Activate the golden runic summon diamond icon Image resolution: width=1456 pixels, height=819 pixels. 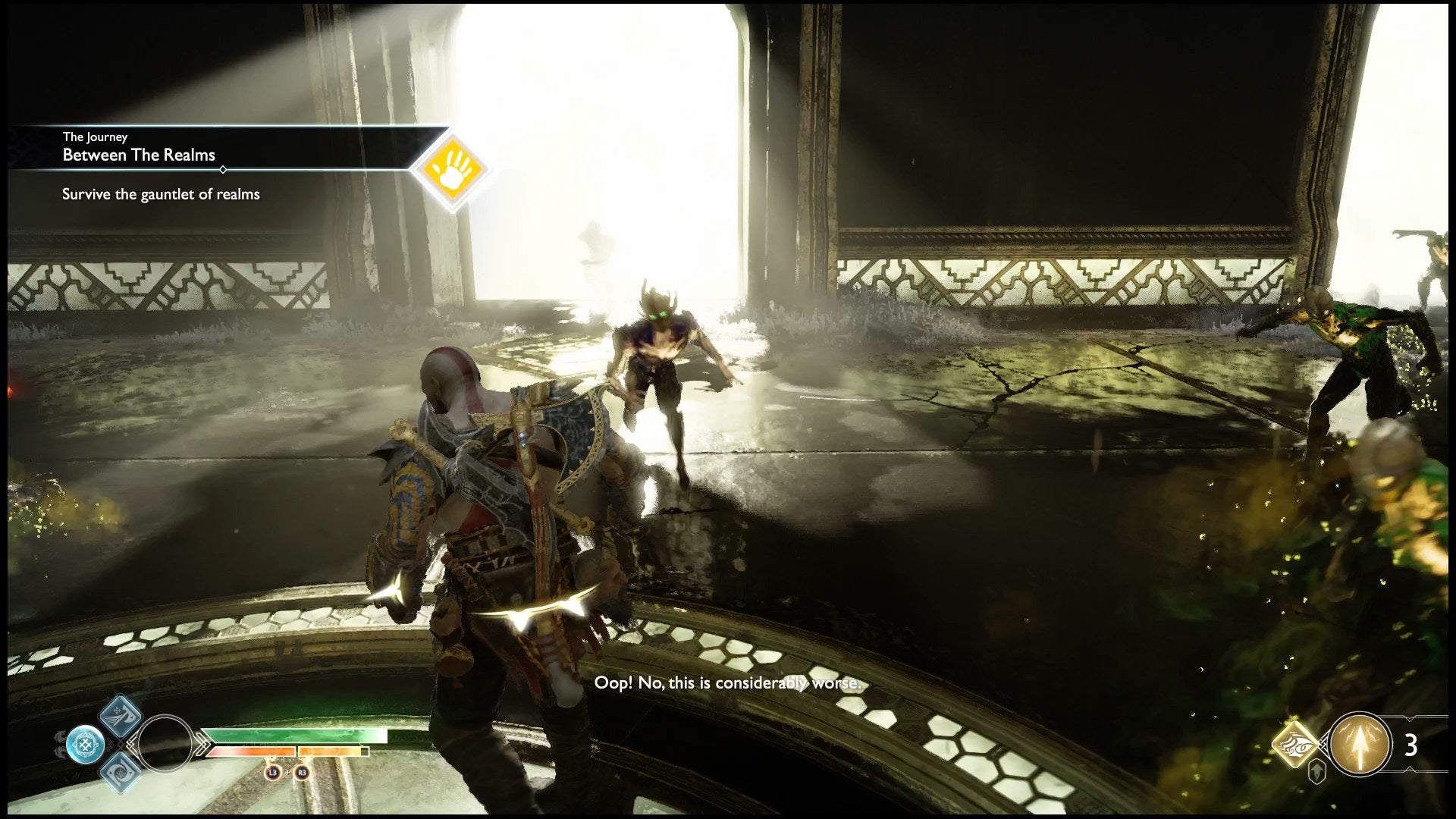point(1296,744)
